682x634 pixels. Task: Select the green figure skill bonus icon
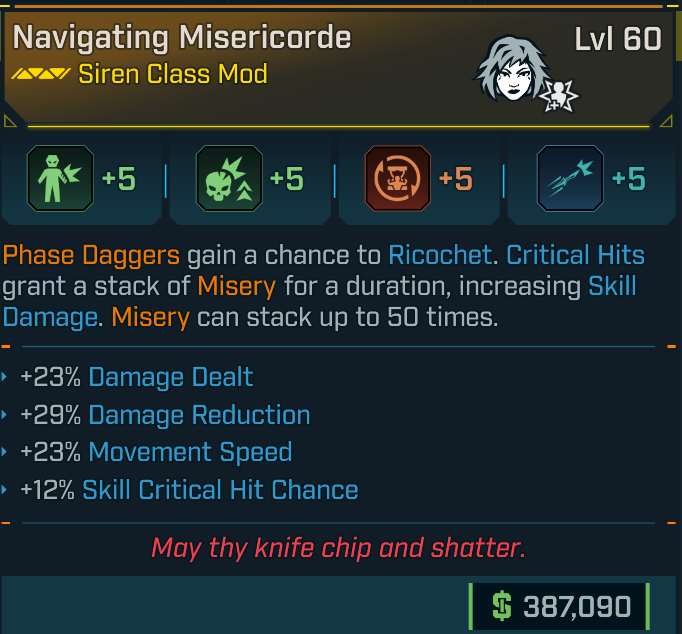60,179
